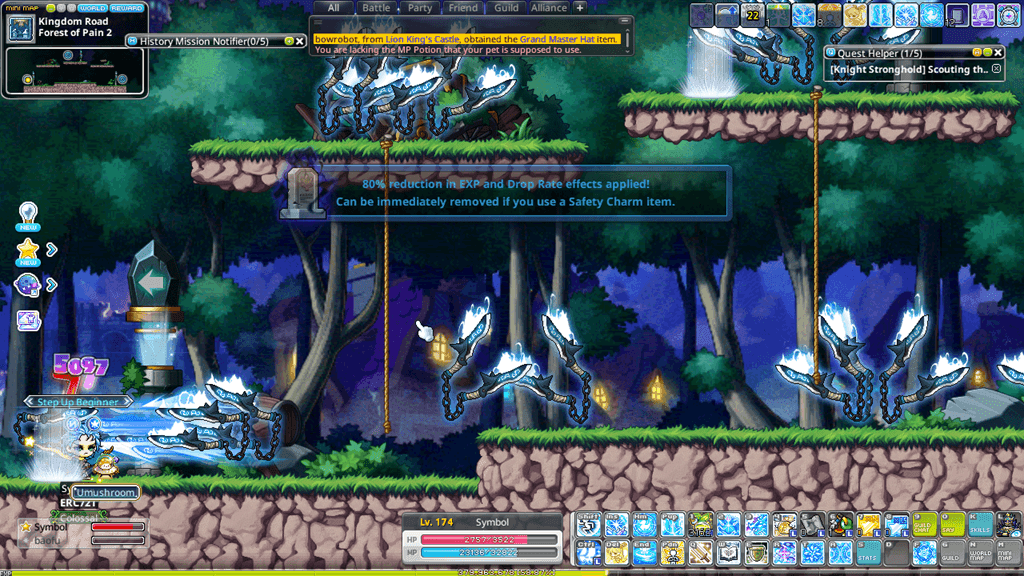1024x576 pixels.
Task: Click the Step Up Beginner banner
Action: [78, 401]
